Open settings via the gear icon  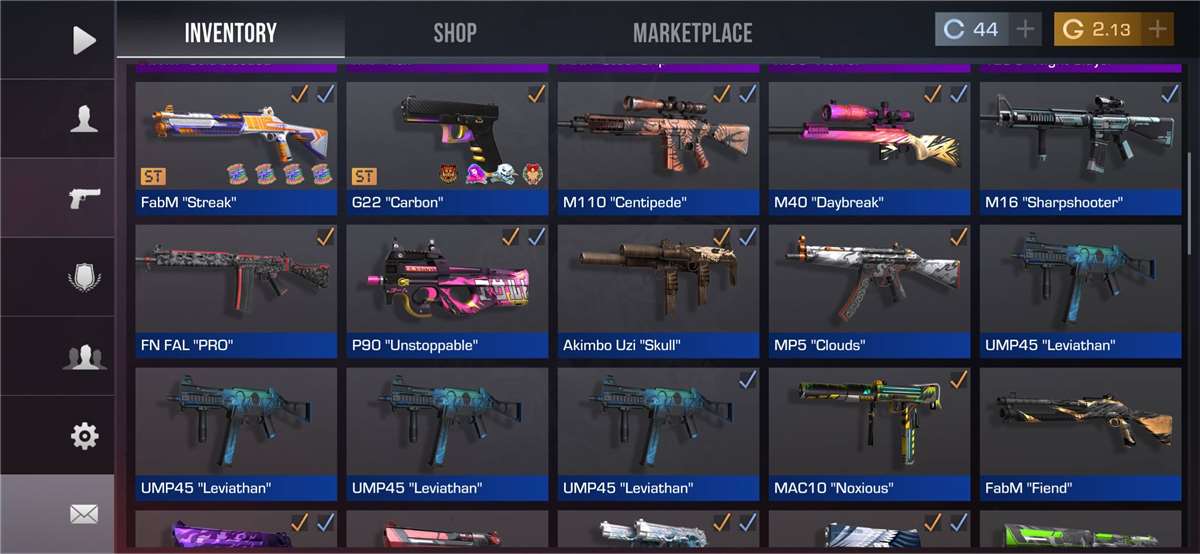tap(84, 436)
